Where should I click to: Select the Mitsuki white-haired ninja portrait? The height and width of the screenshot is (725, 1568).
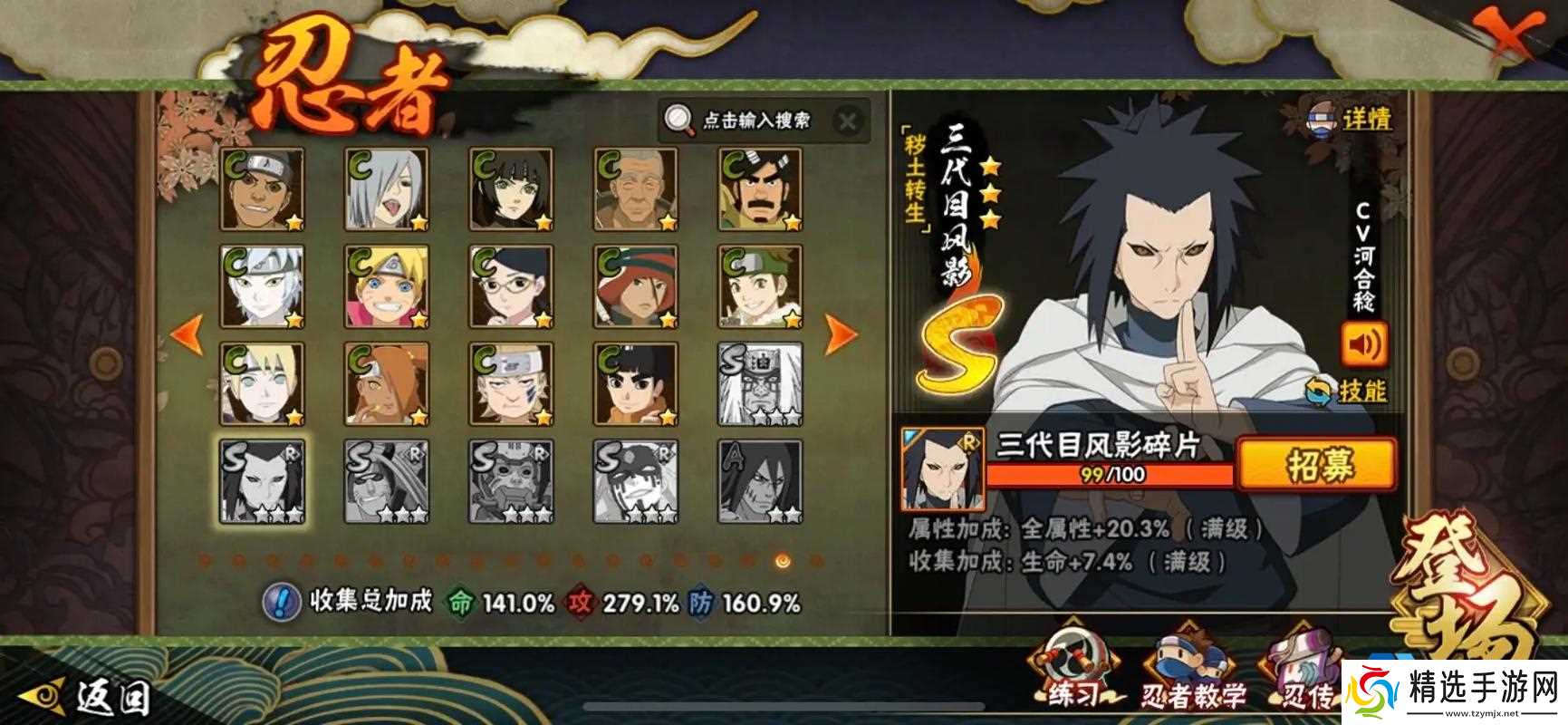[262, 286]
